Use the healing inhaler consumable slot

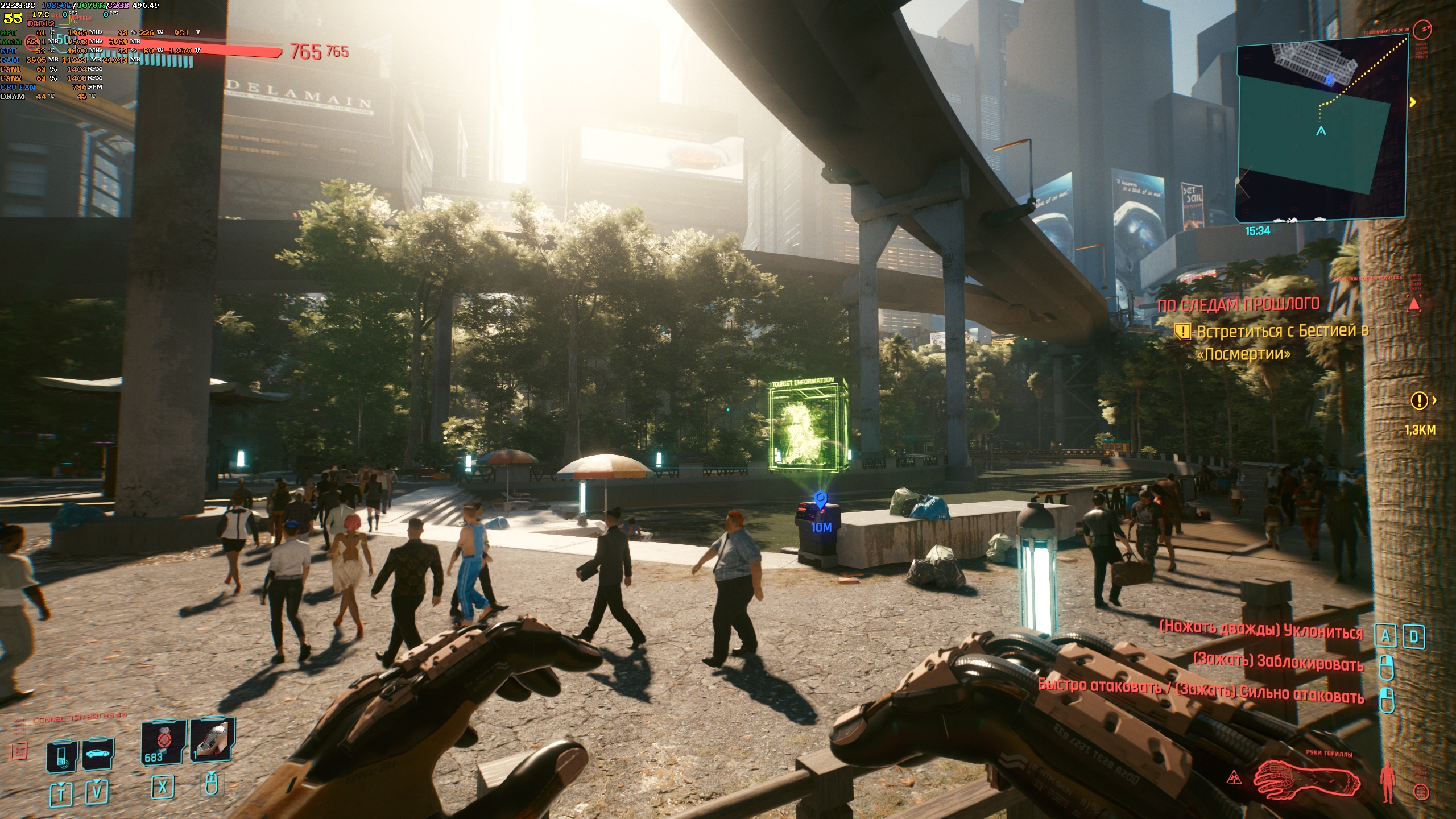coord(163,742)
